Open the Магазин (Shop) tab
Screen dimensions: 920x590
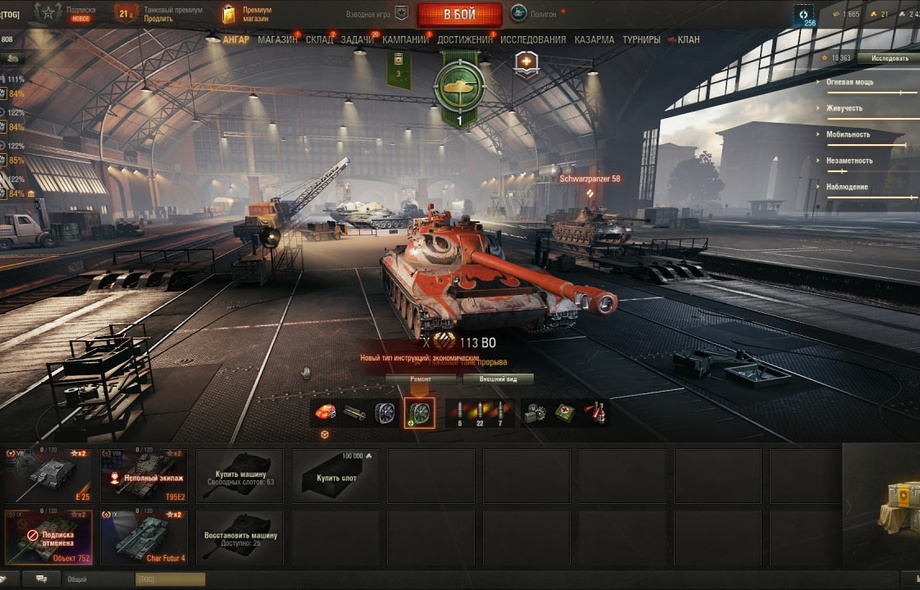276,40
